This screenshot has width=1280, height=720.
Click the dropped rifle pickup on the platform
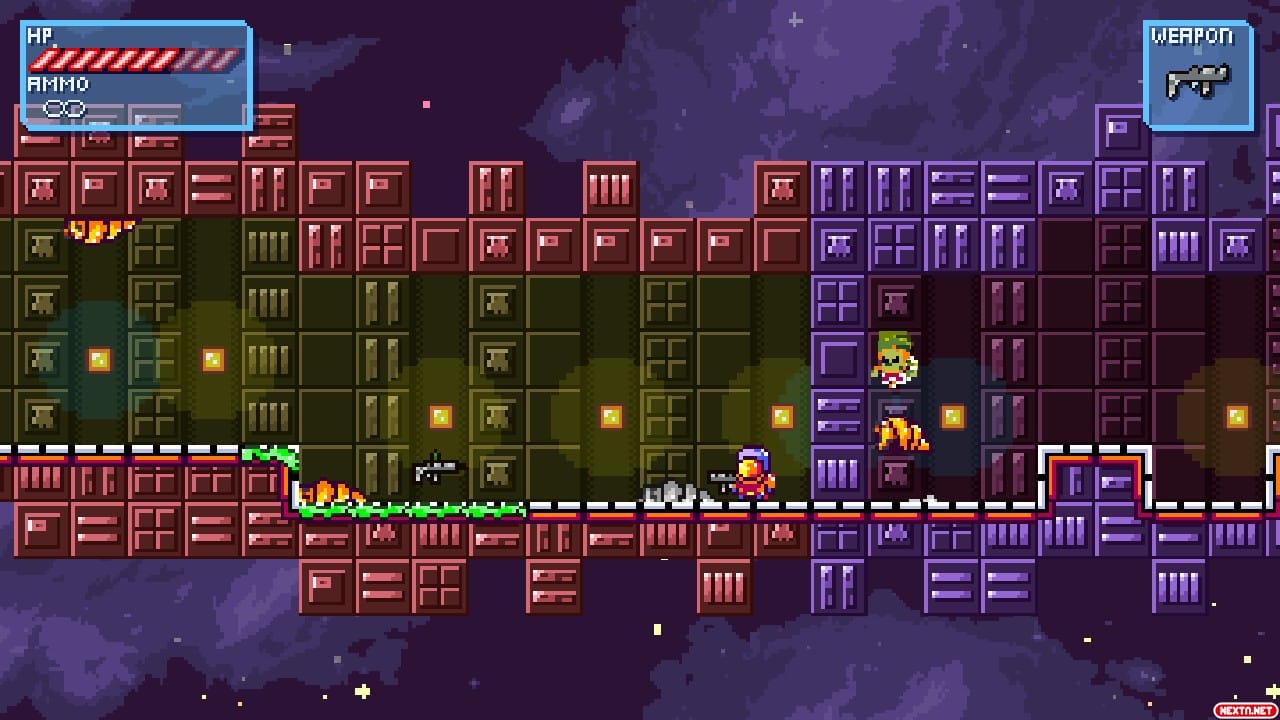coord(435,470)
